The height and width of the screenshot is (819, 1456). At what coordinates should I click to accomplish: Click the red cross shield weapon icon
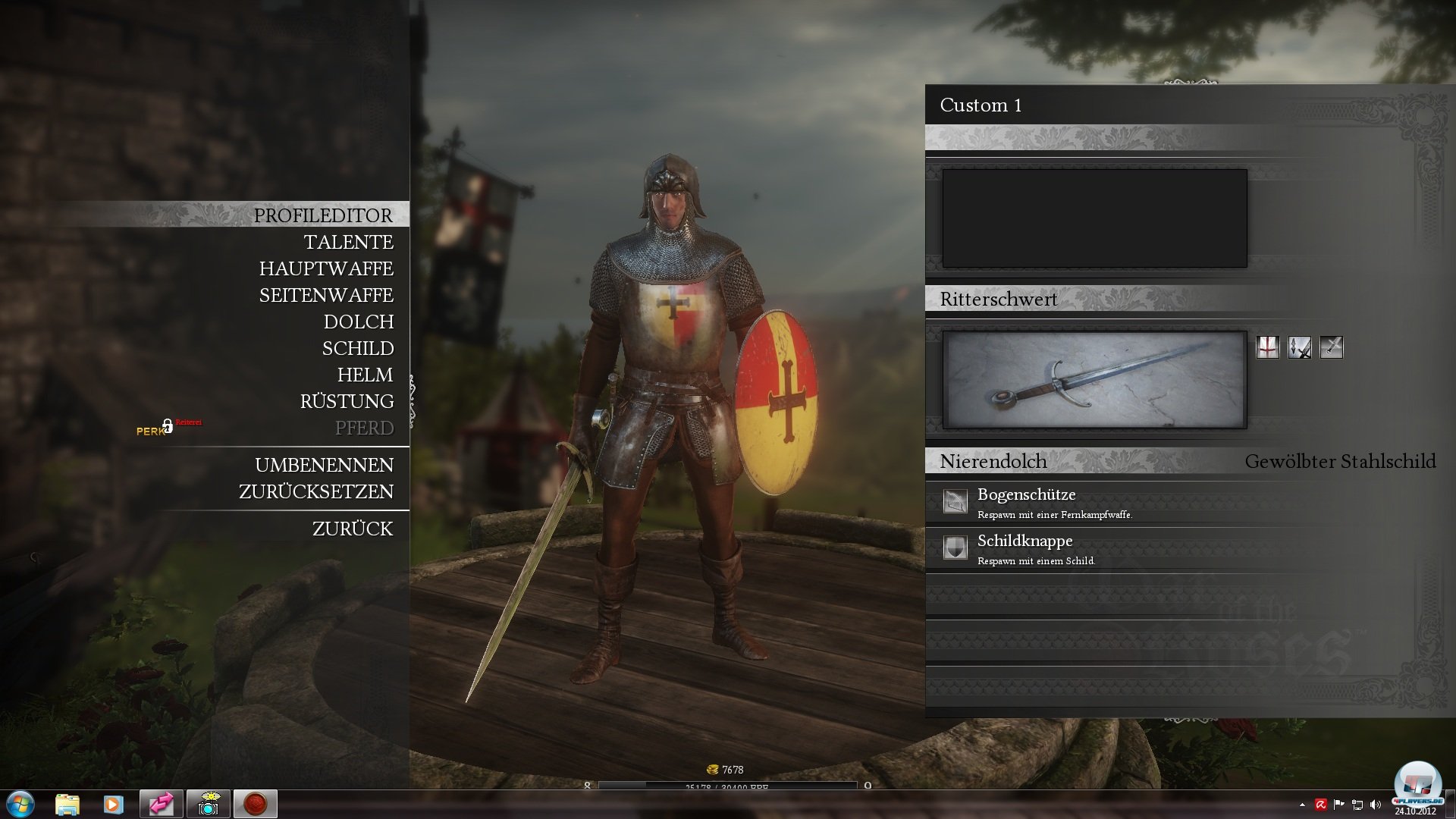tap(1267, 347)
